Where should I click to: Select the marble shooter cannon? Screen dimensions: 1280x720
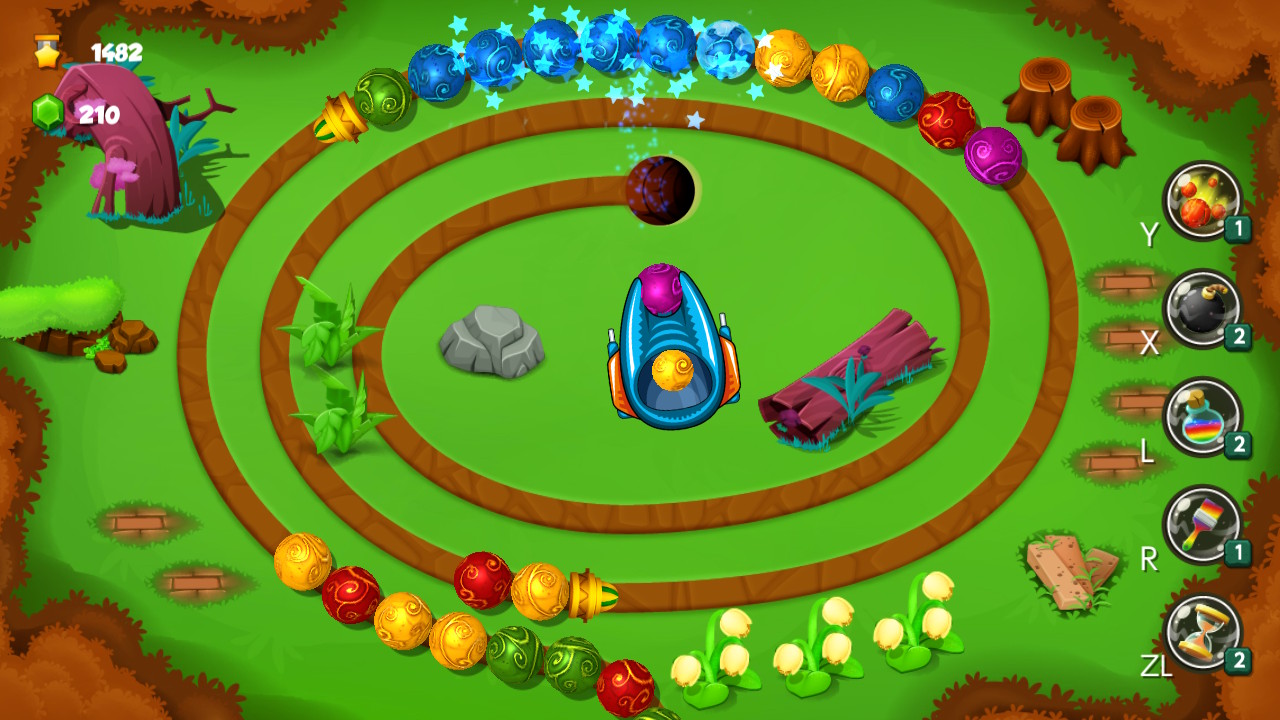(675, 345)
